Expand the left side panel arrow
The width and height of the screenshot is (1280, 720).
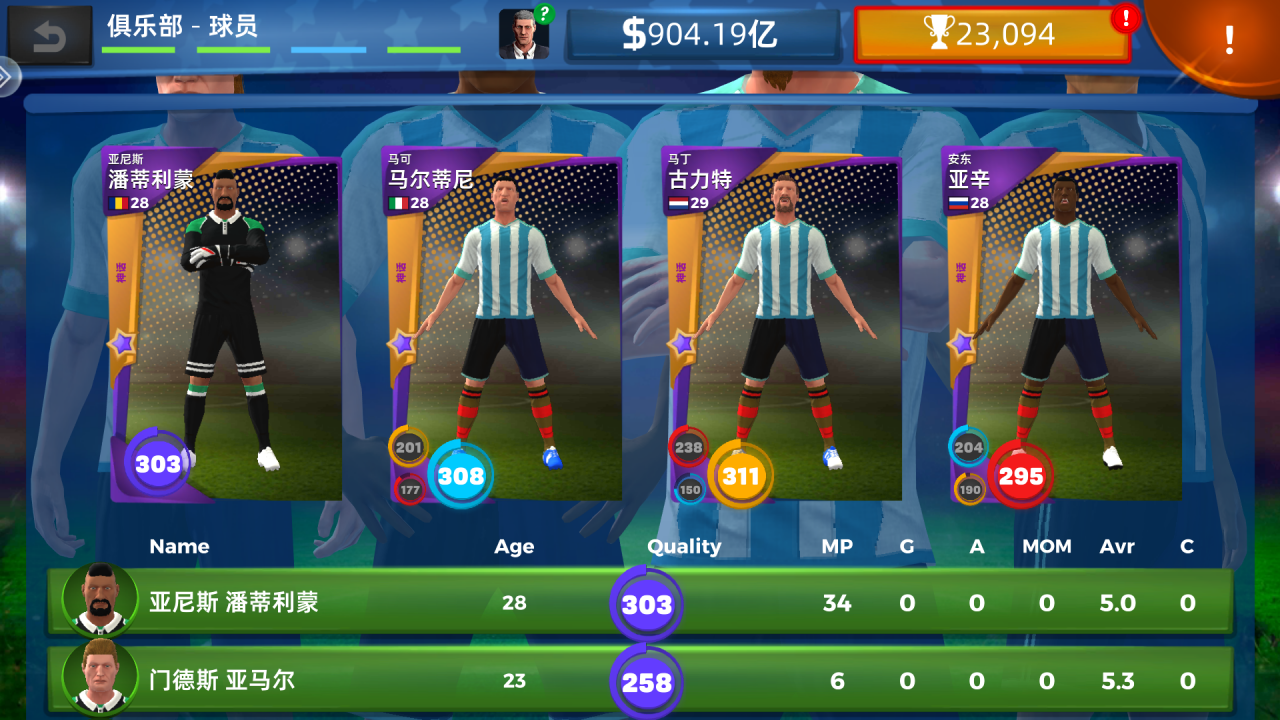[x=8, y=74]
